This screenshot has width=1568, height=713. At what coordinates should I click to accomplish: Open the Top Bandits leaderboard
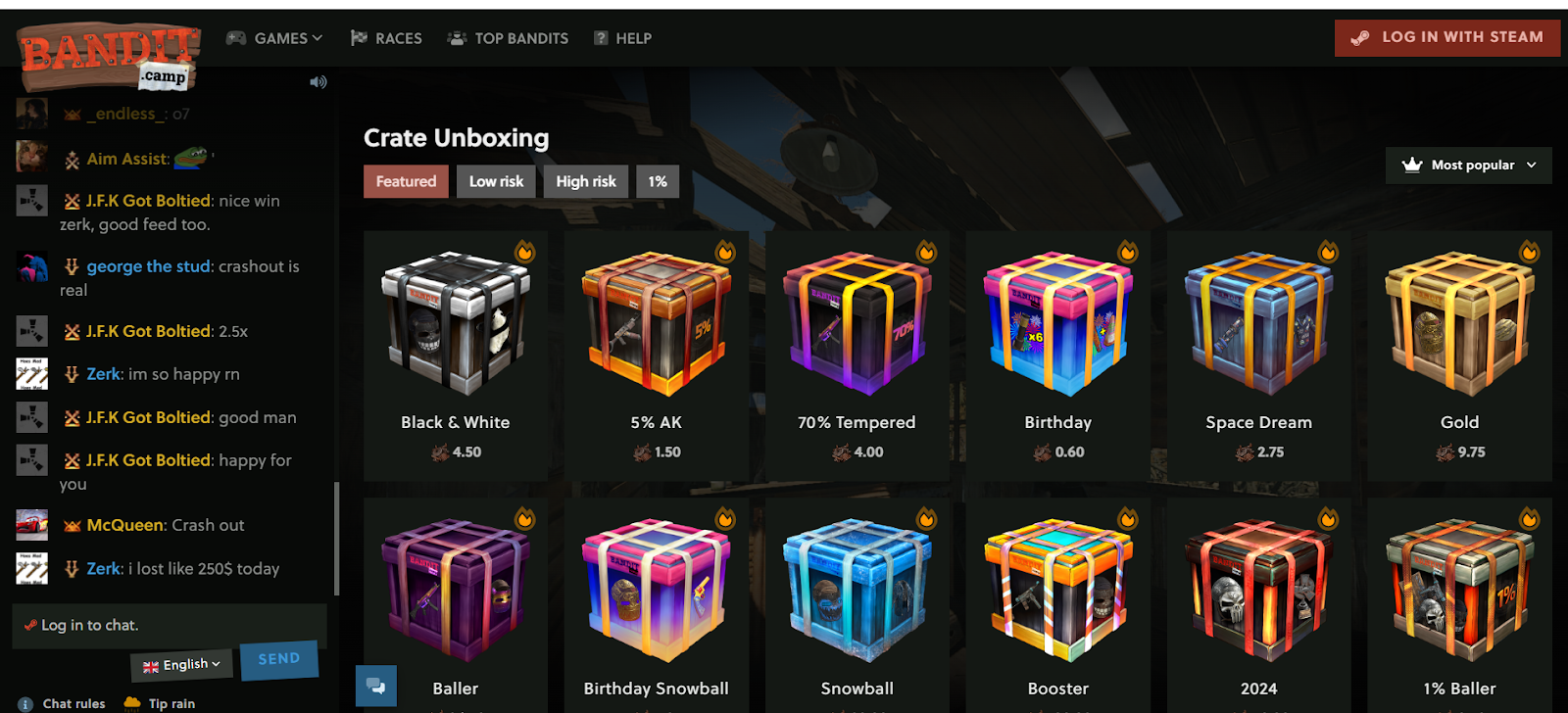click(x=508, y=38)
